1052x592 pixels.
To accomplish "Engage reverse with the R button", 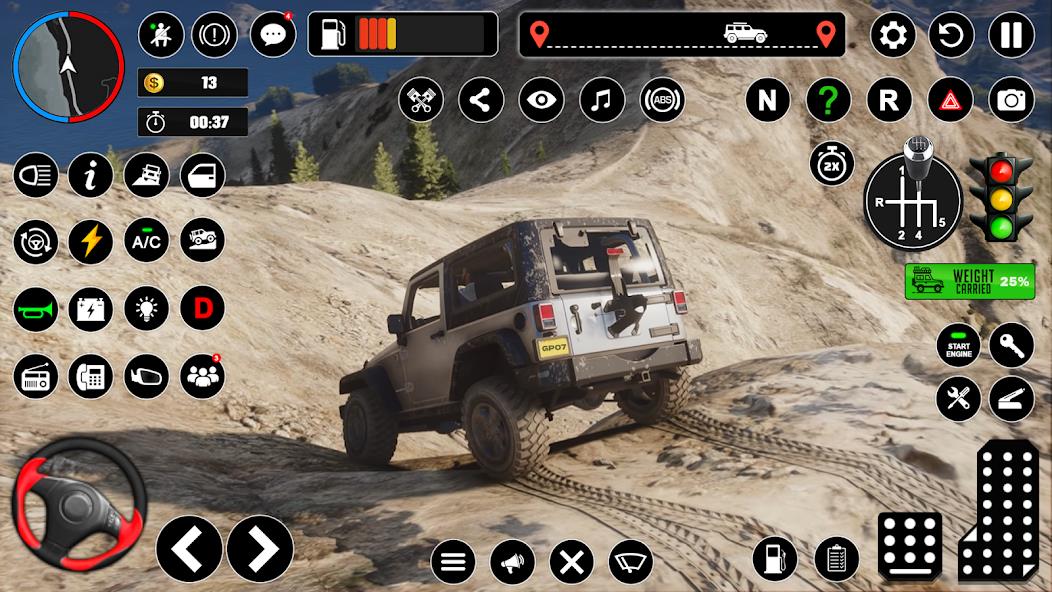I will coord(889,100).
